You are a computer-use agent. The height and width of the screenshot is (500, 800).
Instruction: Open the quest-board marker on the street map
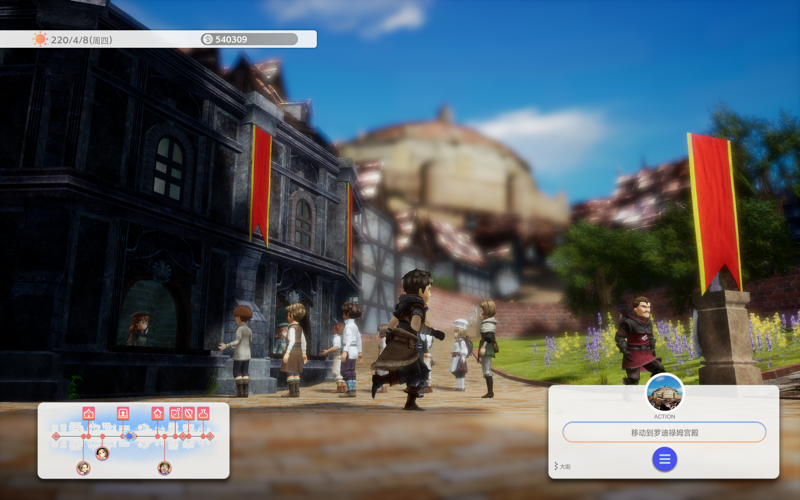tap(175, 413)
